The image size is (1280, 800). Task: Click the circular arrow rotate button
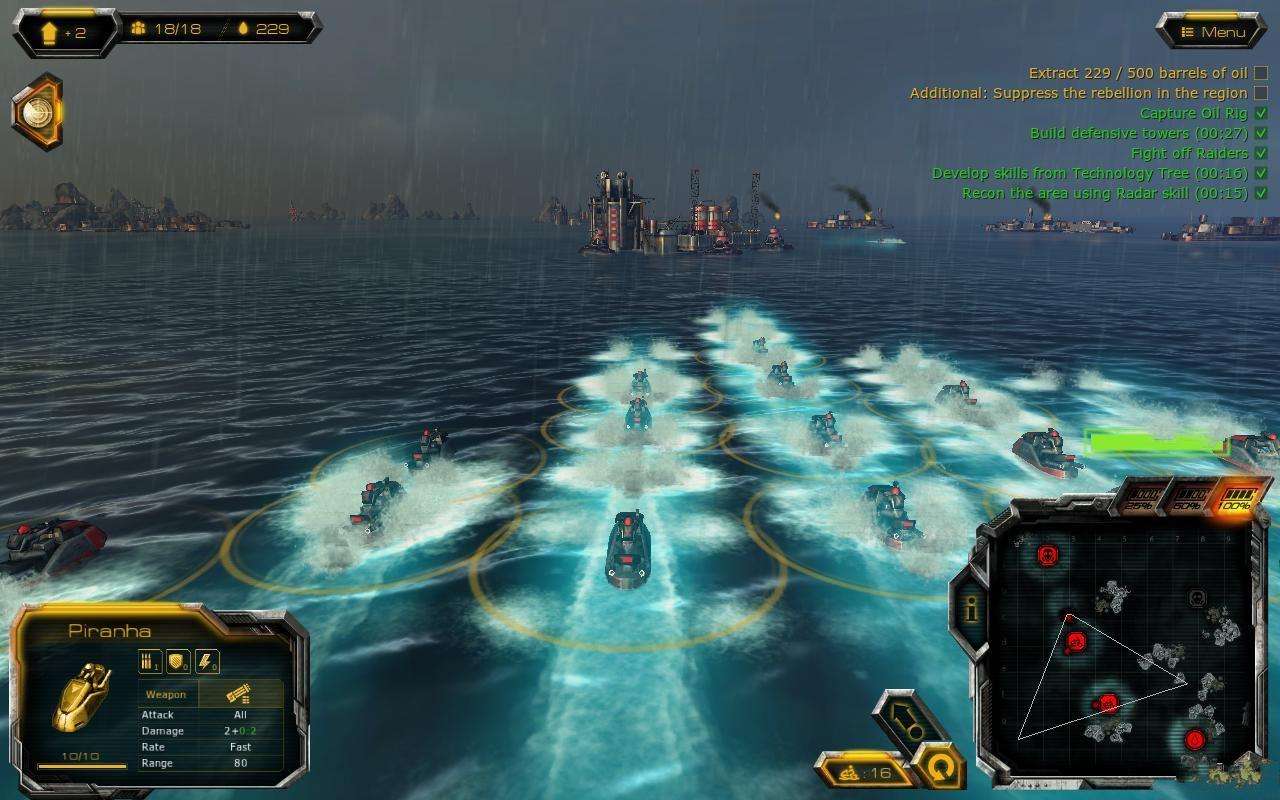pos(940,769)
